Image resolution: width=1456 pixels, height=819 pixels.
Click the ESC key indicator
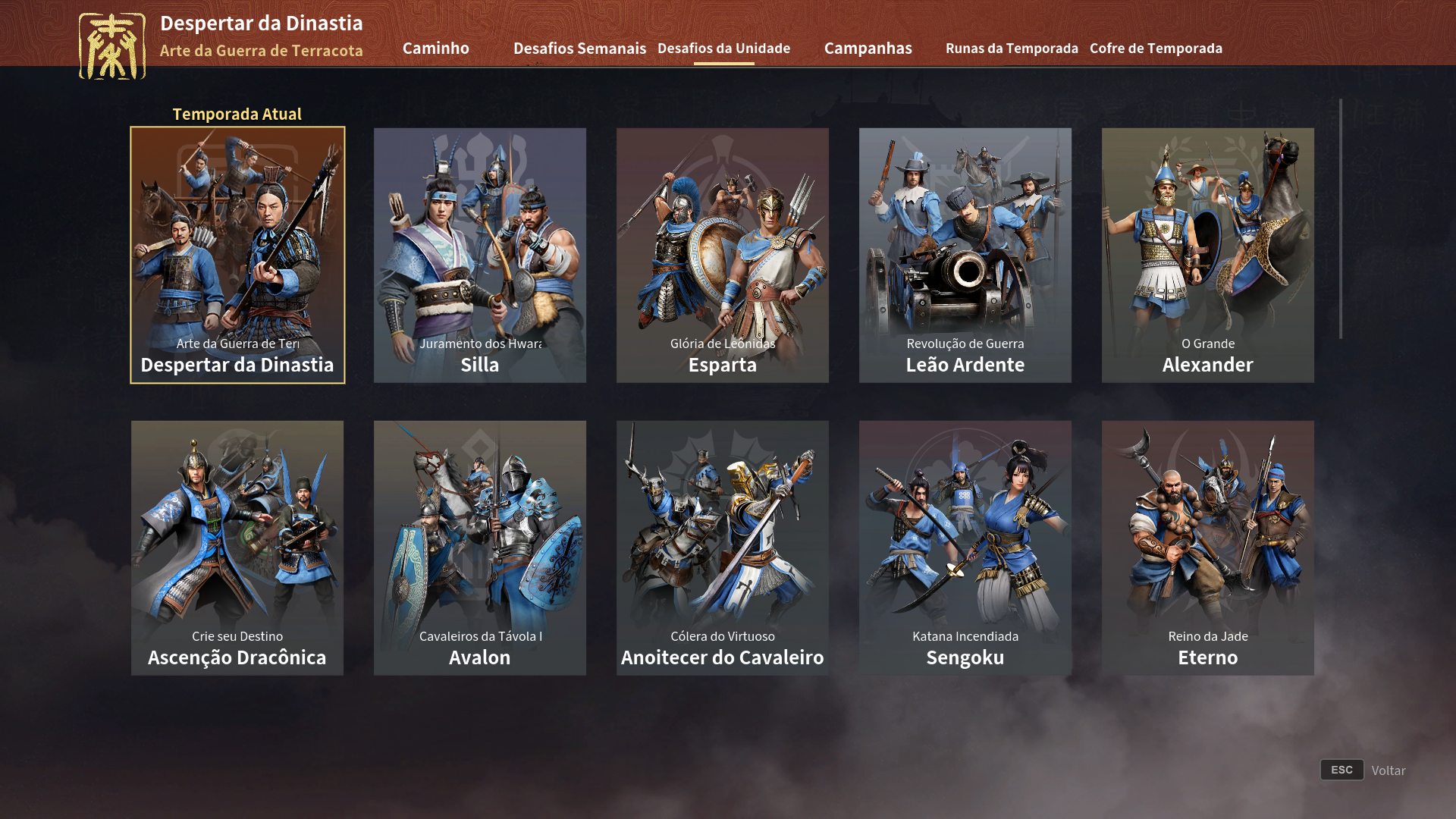pyautogui.click(x=1341, y=770)
